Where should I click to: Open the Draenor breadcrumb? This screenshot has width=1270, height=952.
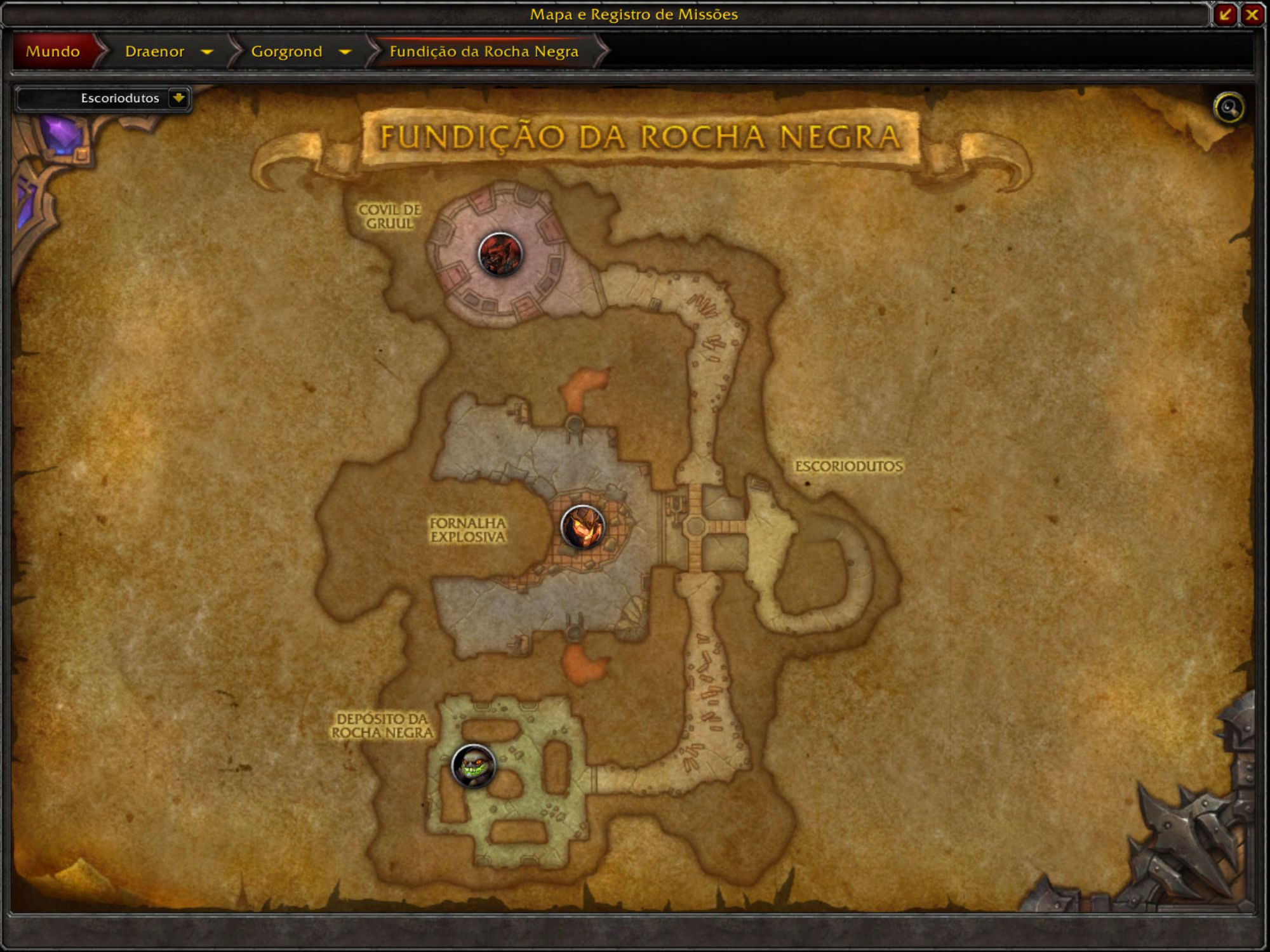point(154,51)
